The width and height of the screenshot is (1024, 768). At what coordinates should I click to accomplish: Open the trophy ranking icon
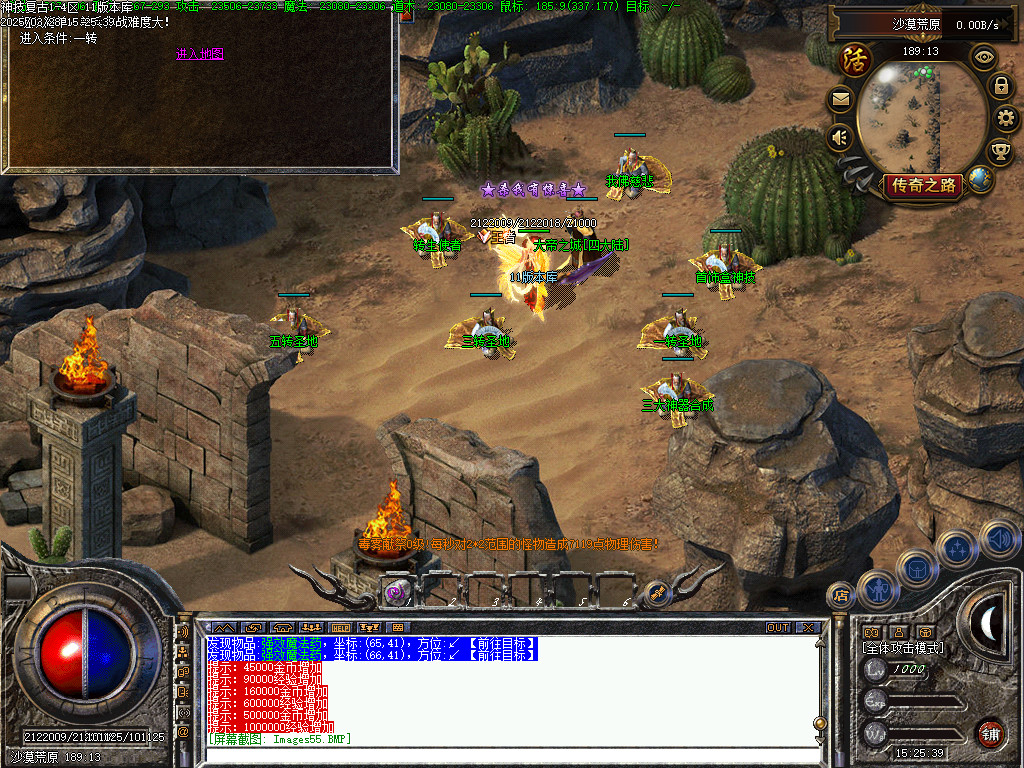coord(998,151)
